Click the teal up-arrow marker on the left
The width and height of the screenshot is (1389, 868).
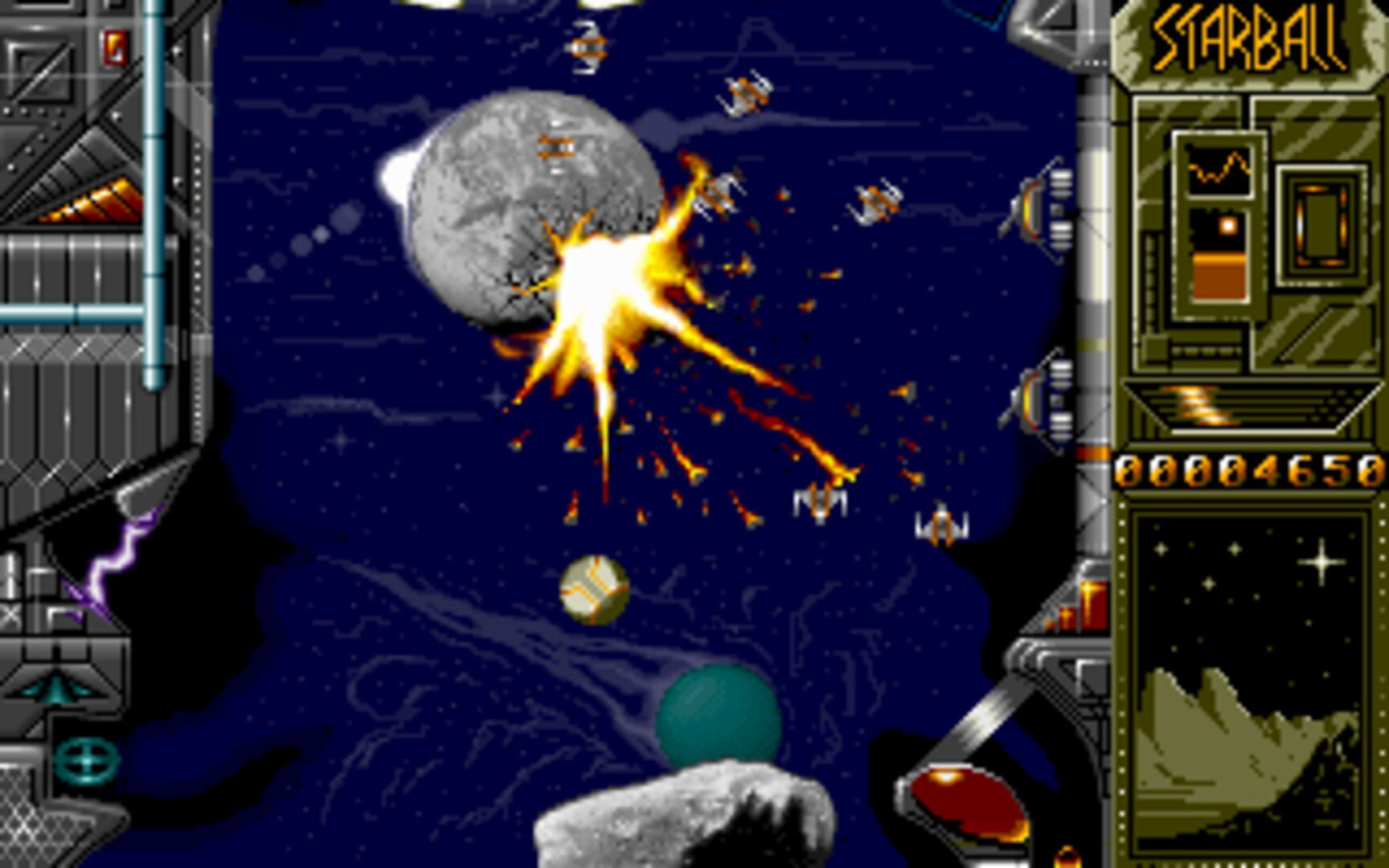pyautogui.click(x=56, y=690)
